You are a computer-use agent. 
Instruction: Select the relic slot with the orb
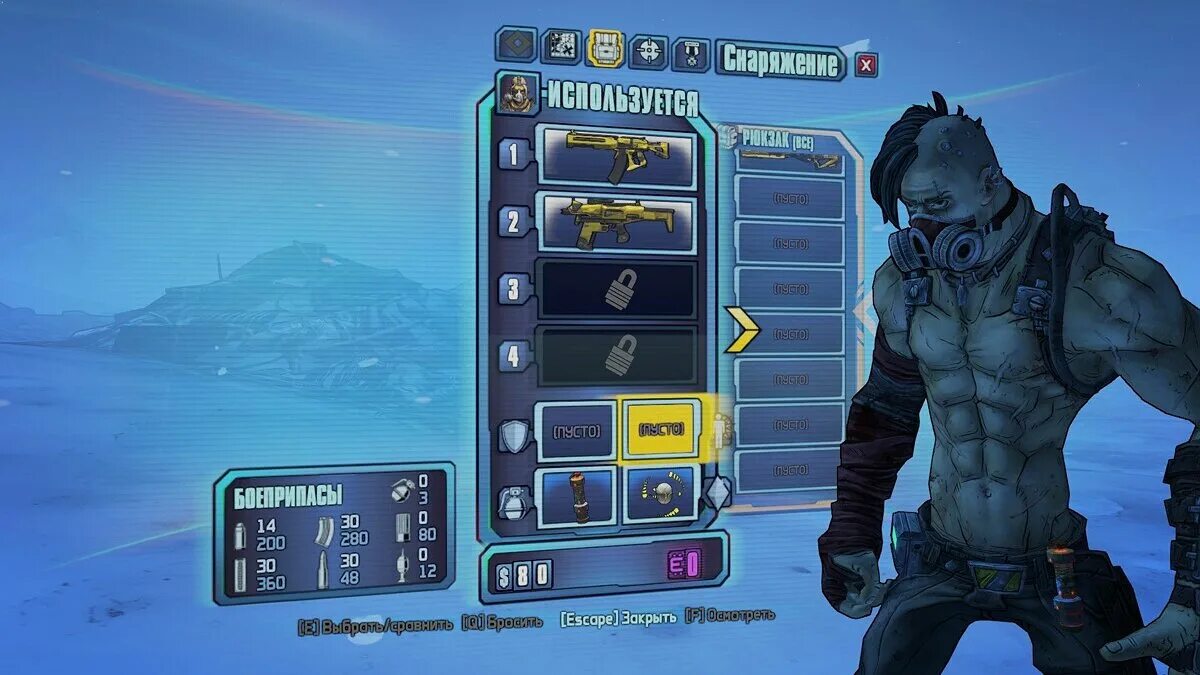point(661,495)
